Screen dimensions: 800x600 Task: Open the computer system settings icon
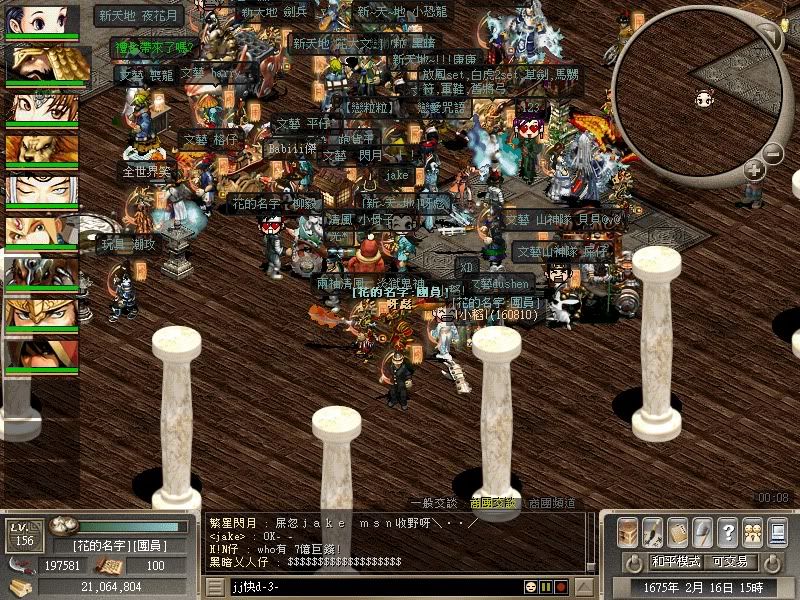777,531
